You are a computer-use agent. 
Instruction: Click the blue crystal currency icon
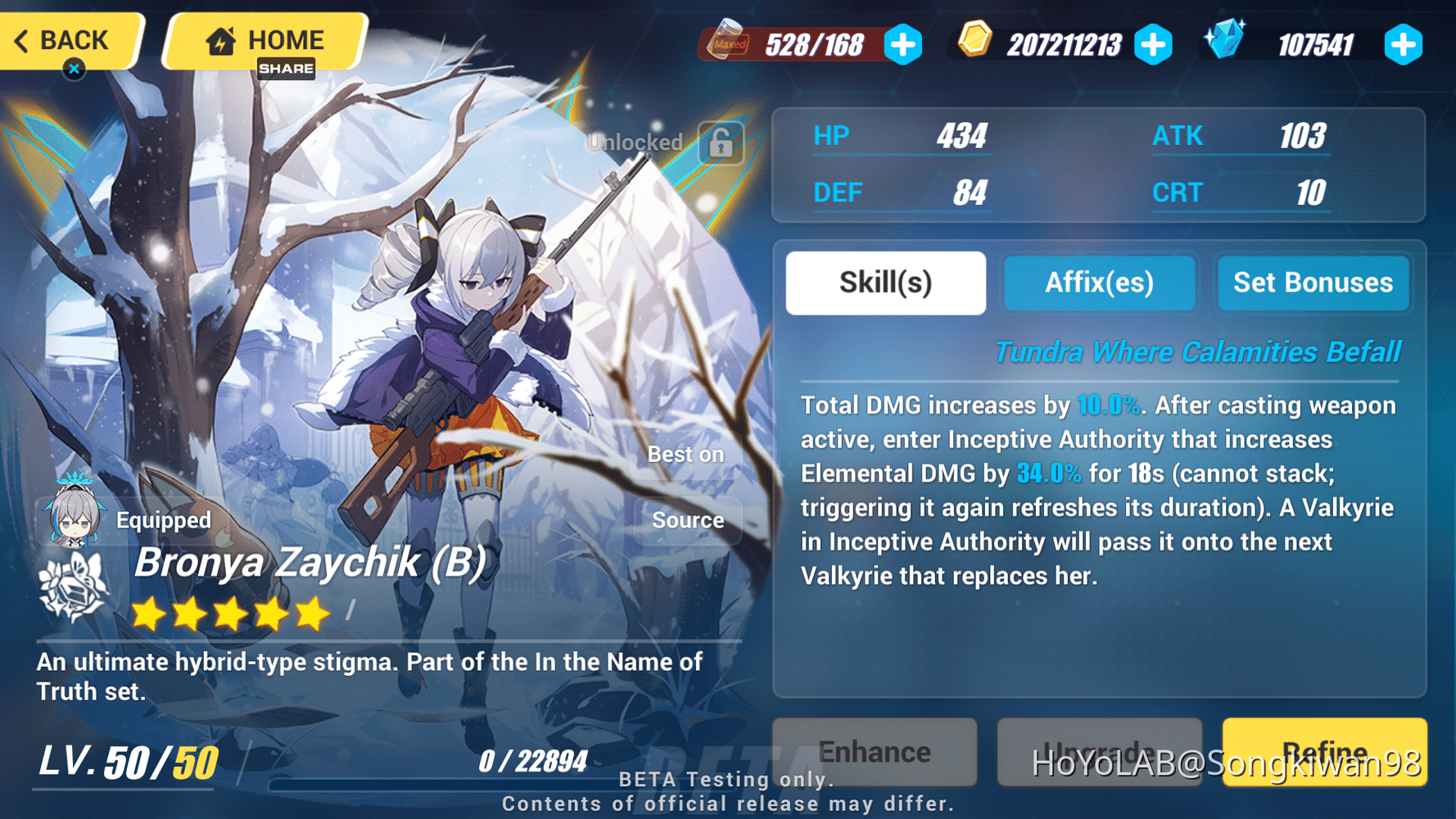point(1226,41)
